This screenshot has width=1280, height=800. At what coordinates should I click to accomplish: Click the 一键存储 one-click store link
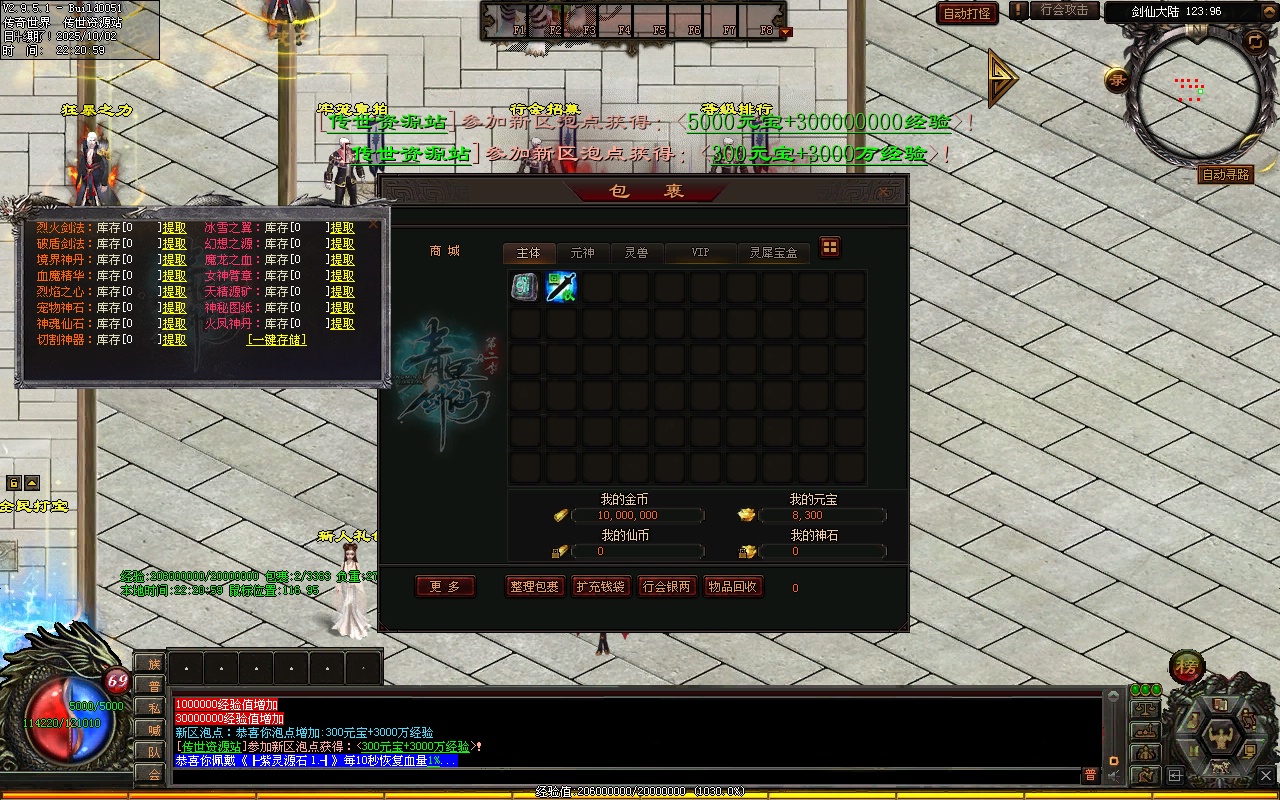coord(277,340)
